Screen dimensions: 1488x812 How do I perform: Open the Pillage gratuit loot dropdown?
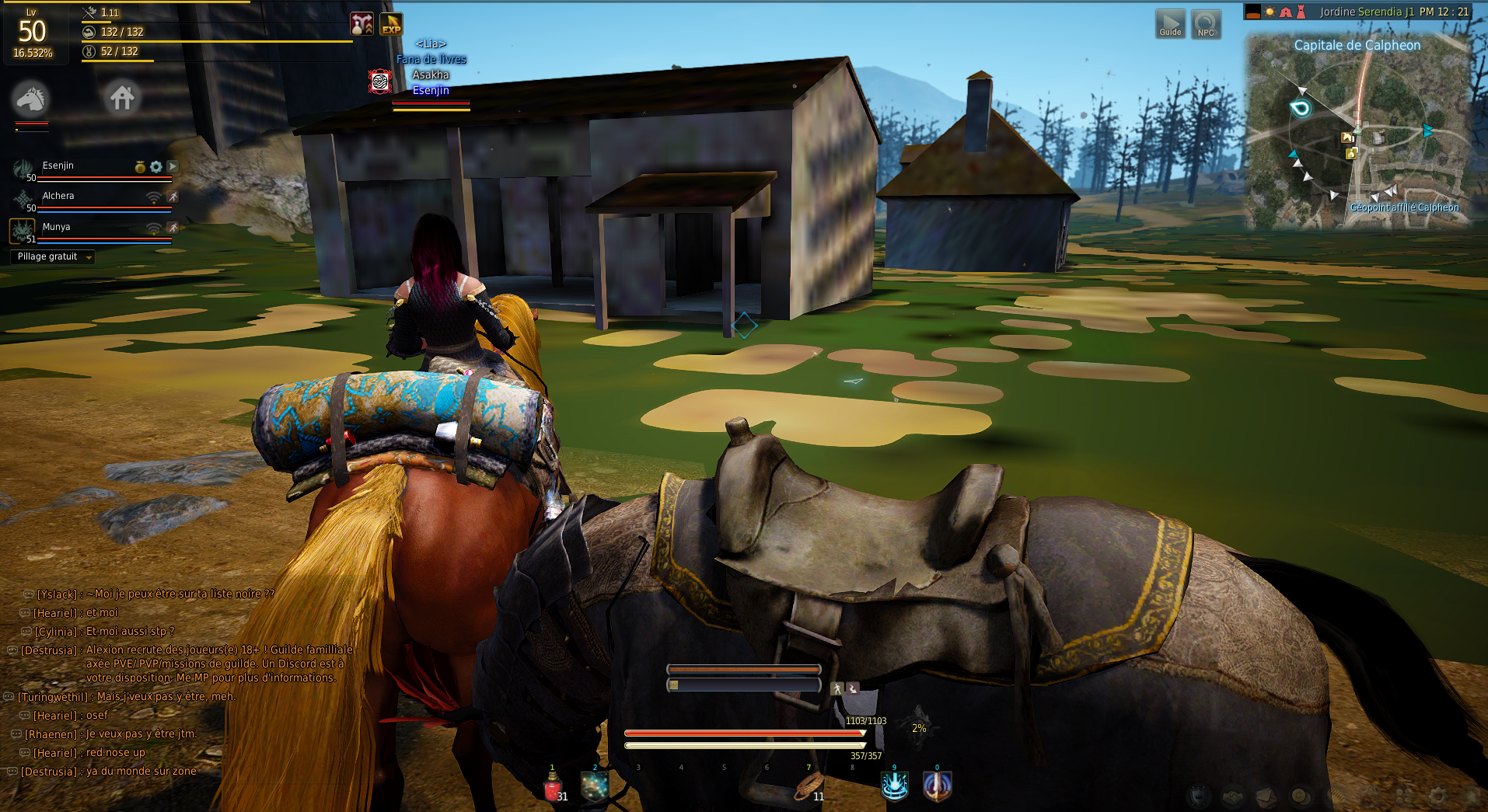coord(53,257)
